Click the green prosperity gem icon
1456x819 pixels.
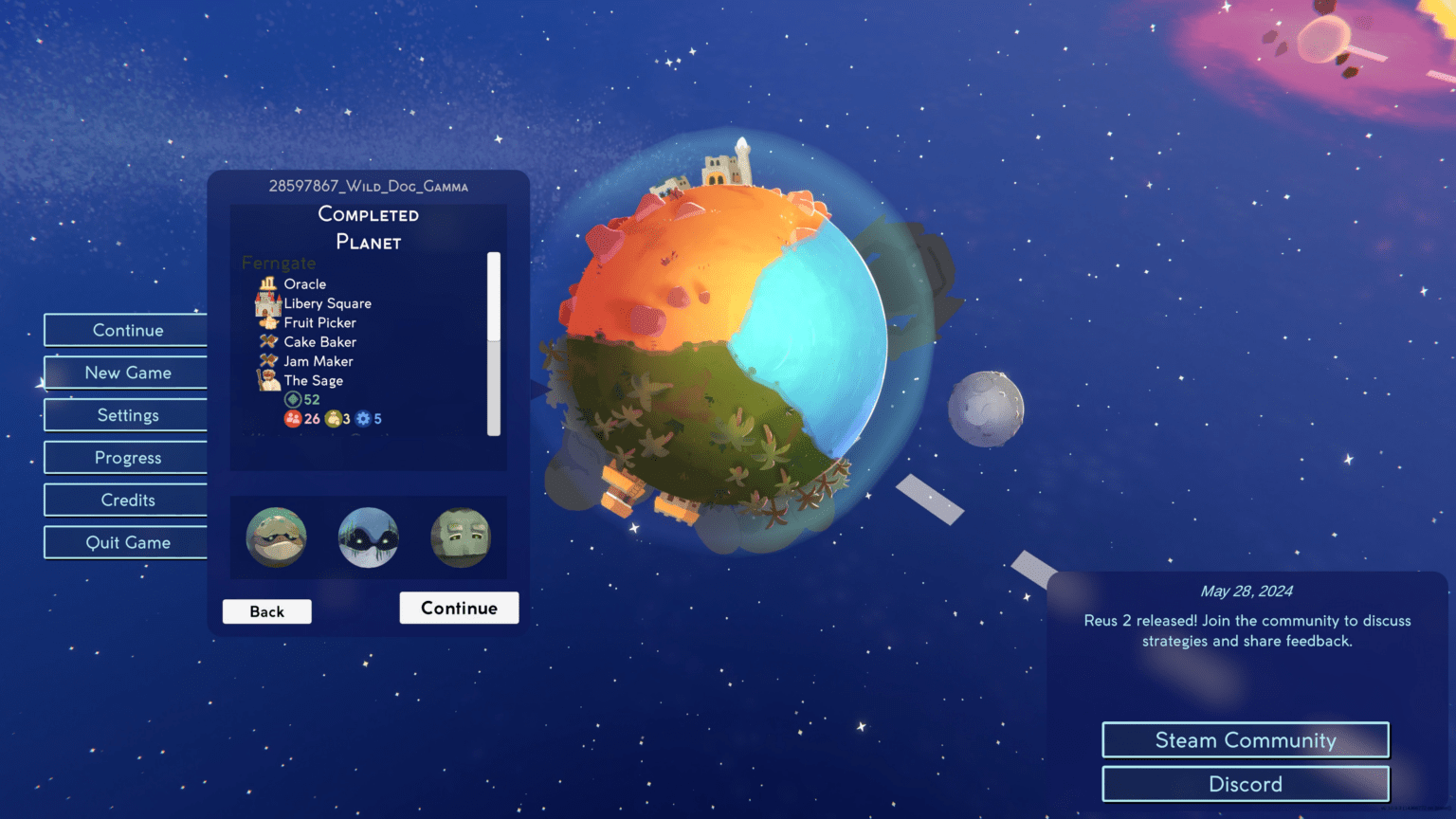tap(292, 399)
